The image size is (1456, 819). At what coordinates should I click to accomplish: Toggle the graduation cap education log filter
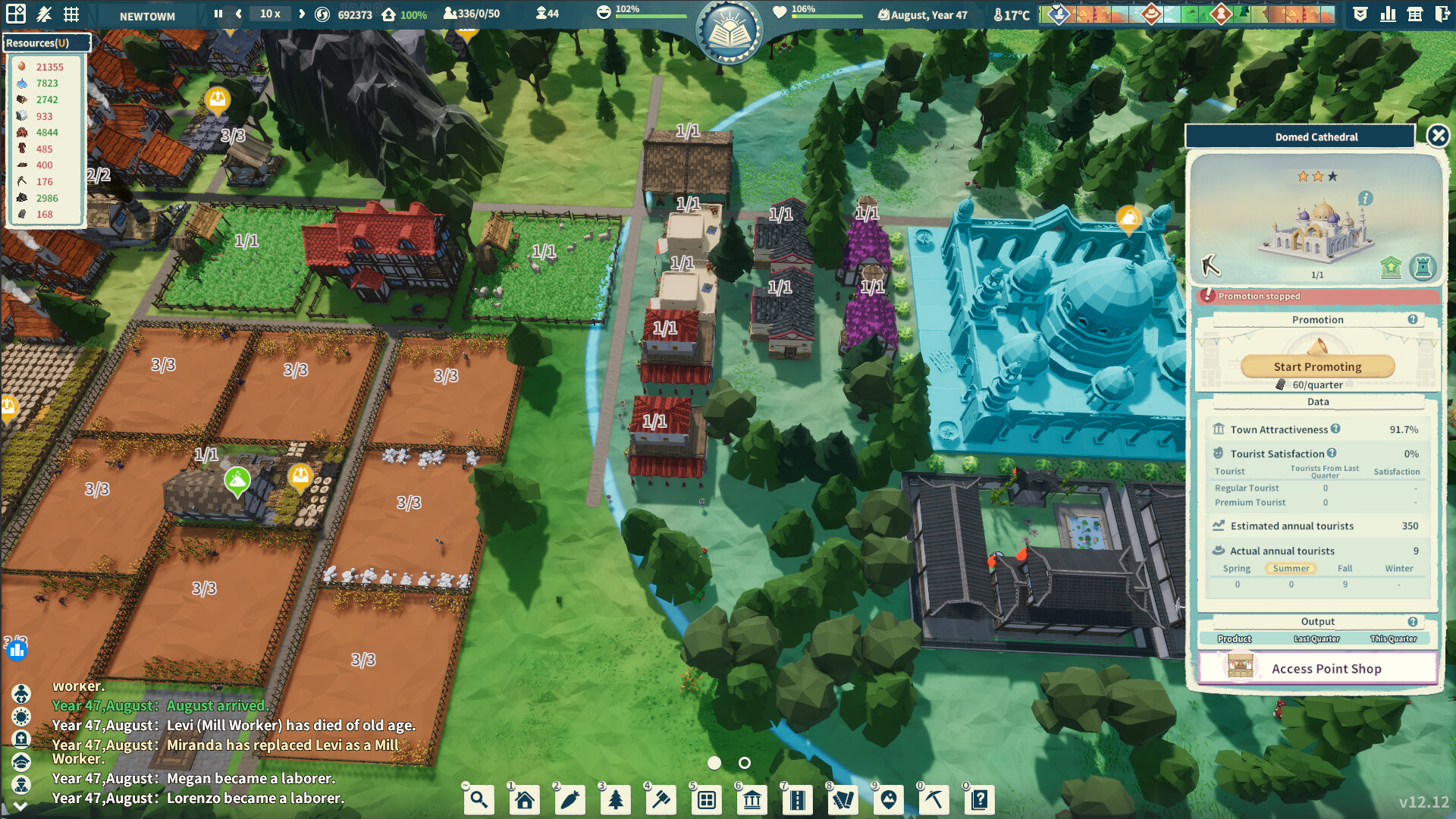20,761
